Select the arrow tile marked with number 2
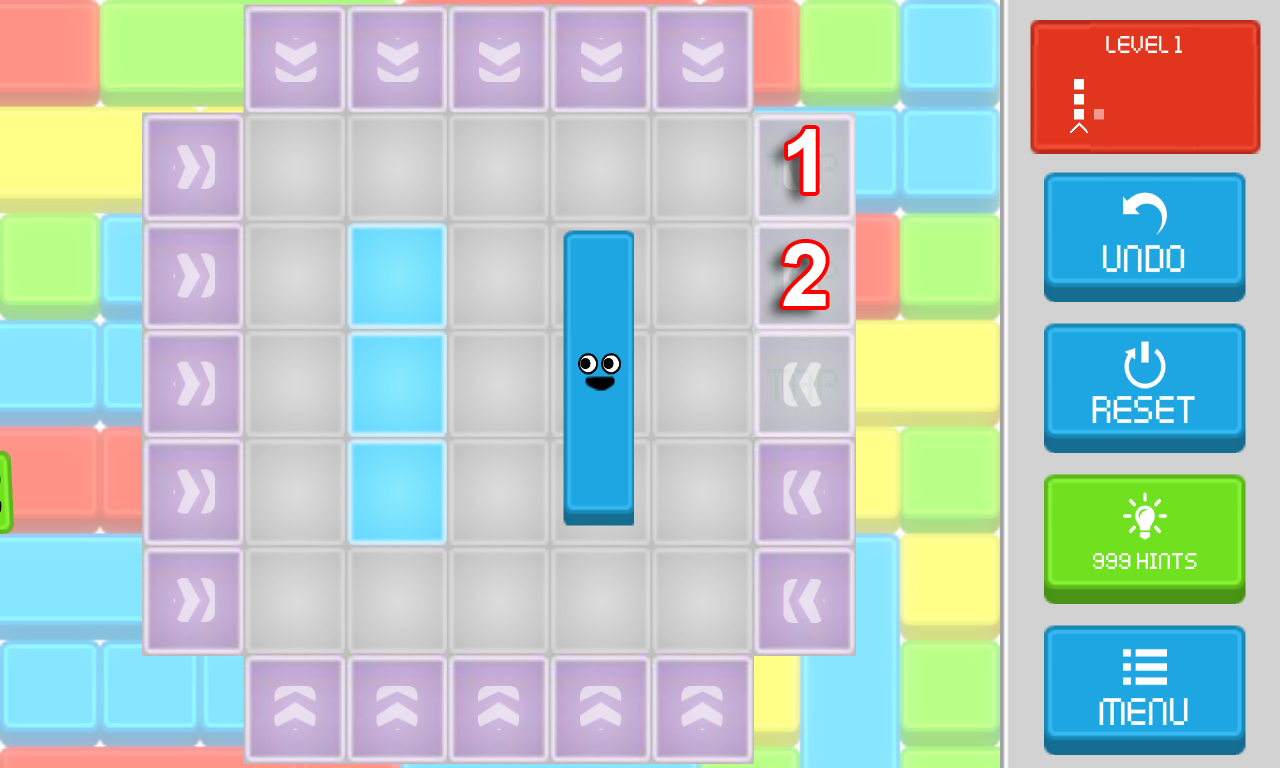The width and height of the screenshot is (1280, 768). [x=803, y=274]
